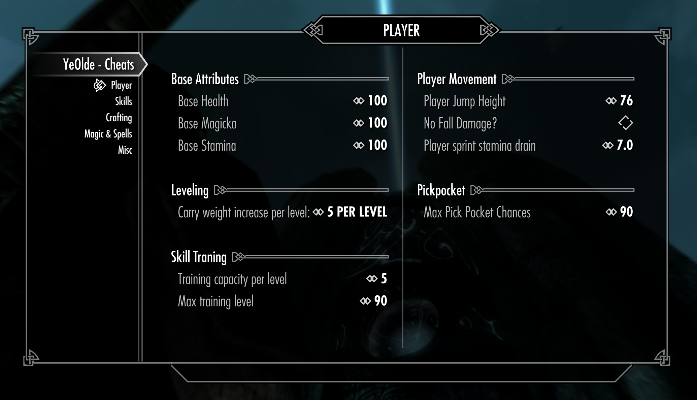
Task: Open the Player page in sidebar
Action: point(120,86)
